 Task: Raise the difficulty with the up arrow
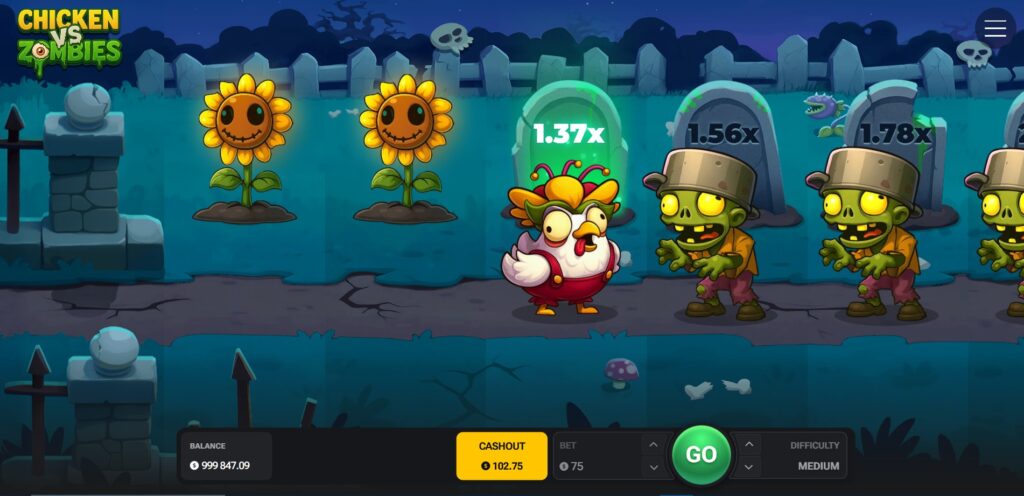click(x=750, y=444)
